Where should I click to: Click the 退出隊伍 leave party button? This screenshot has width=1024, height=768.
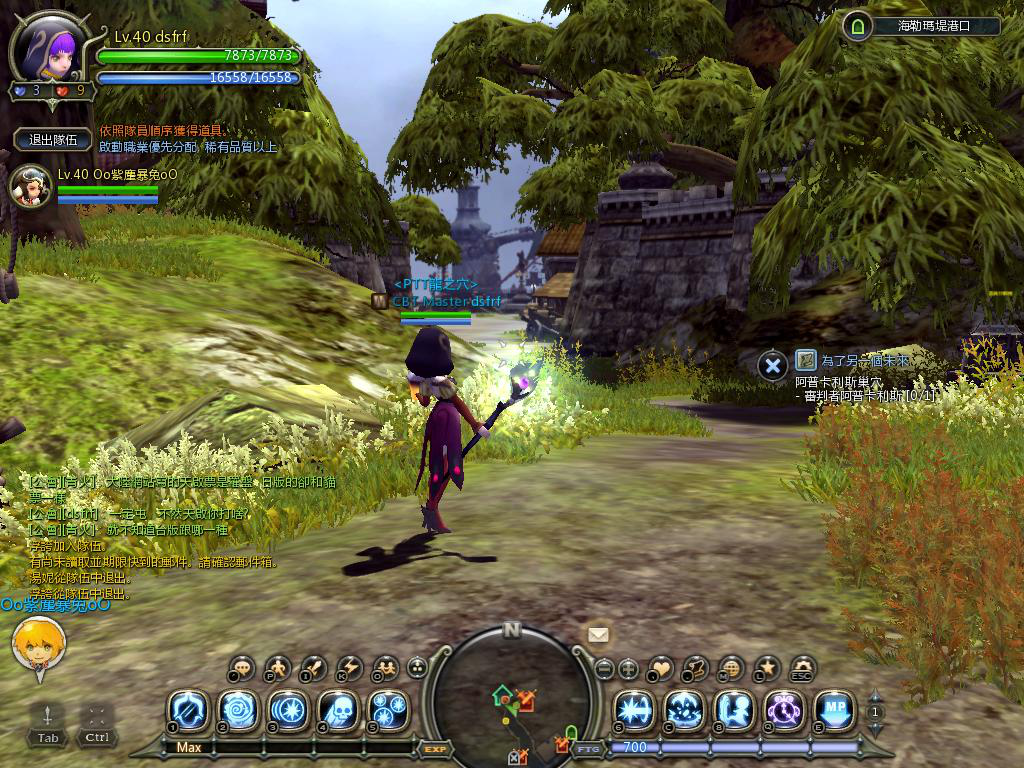click(53, 140)
